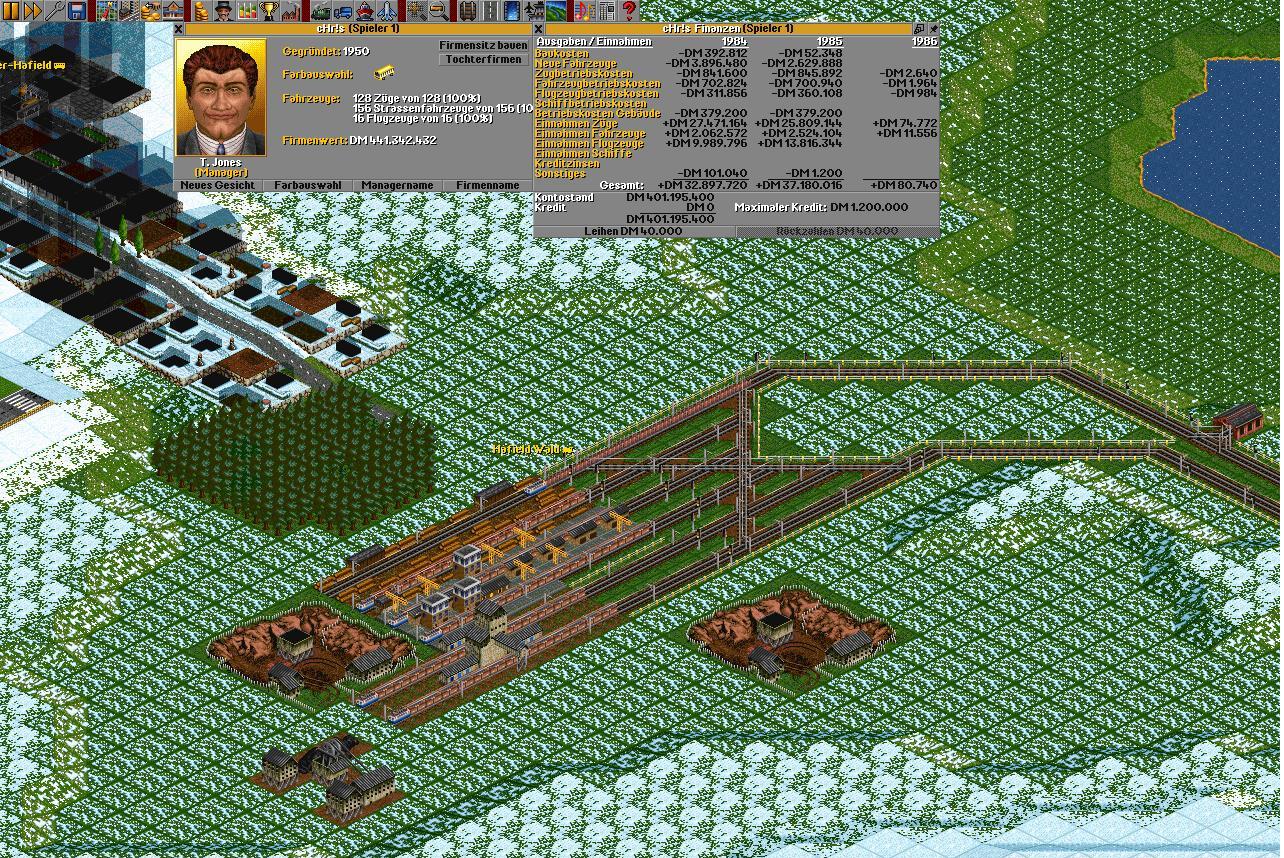1284x858 pixels.
Task: Borrow money with Leihen DM 40.000
Action: [x=634, y=231]
